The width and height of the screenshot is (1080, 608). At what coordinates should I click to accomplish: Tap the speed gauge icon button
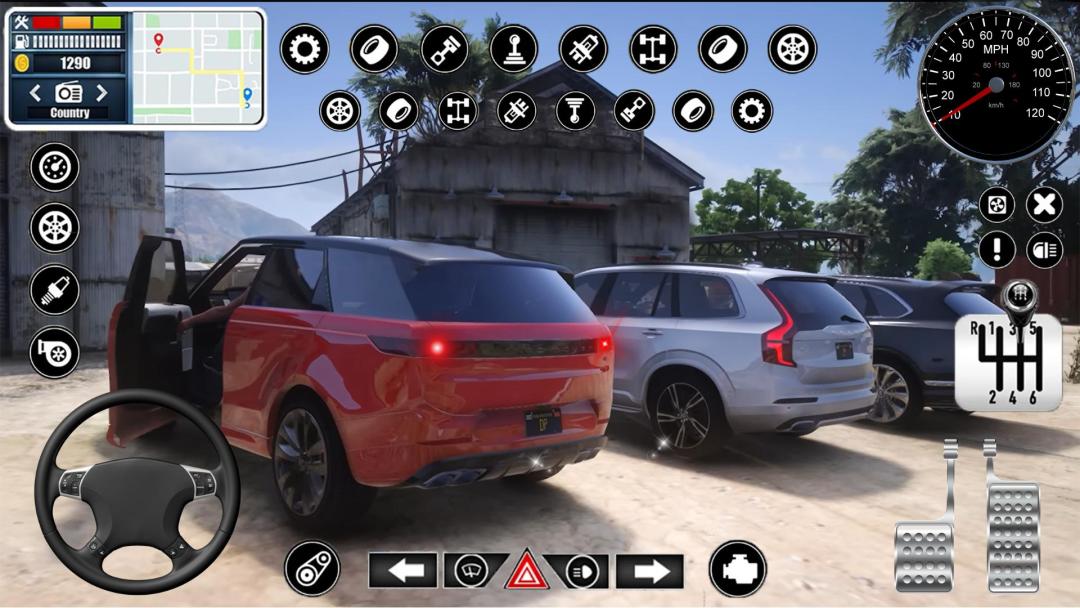click(x=55, y=167)
